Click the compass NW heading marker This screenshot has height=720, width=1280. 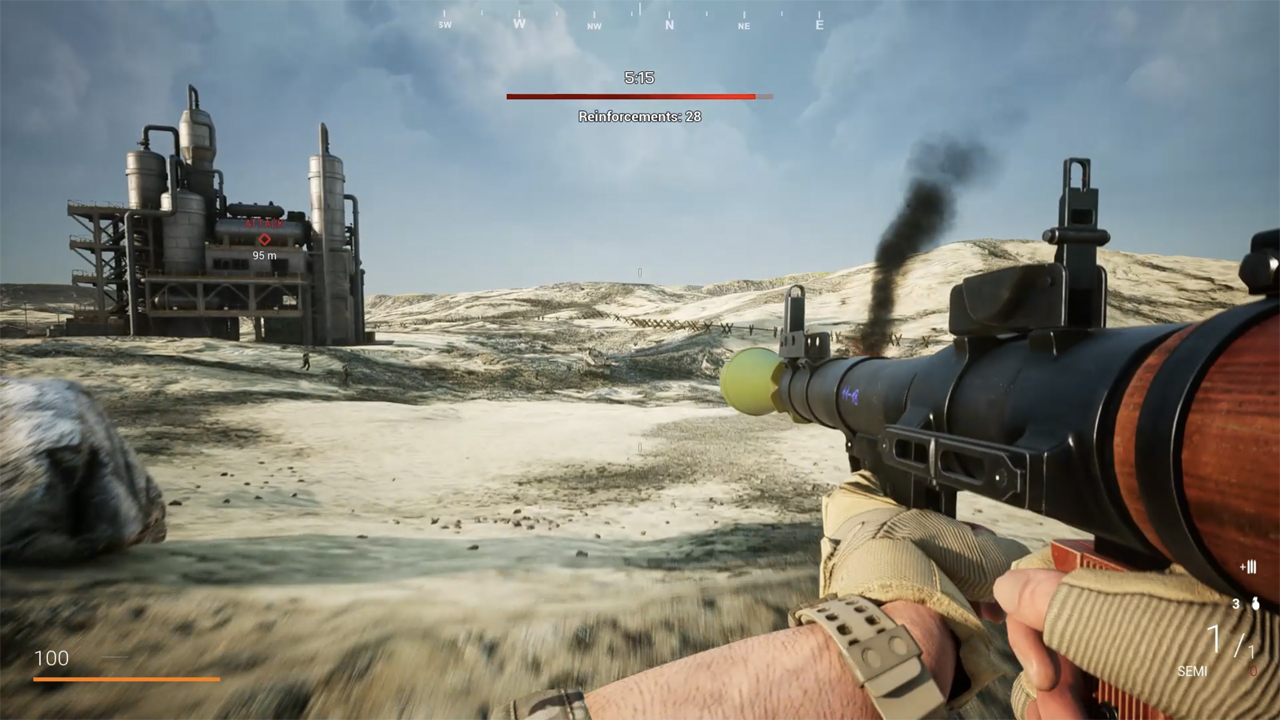click(x=594, y=25)
